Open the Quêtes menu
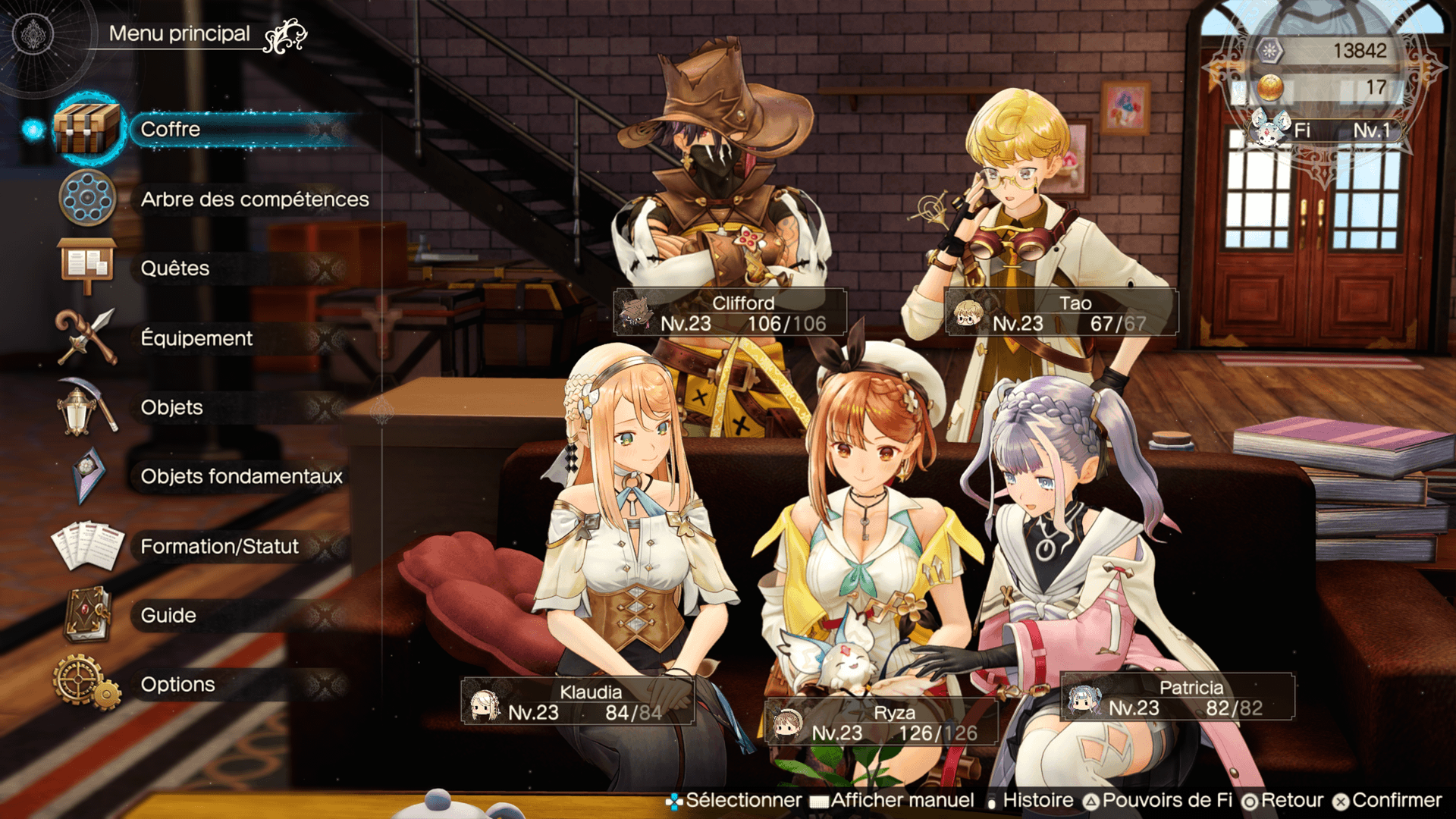 176,268
